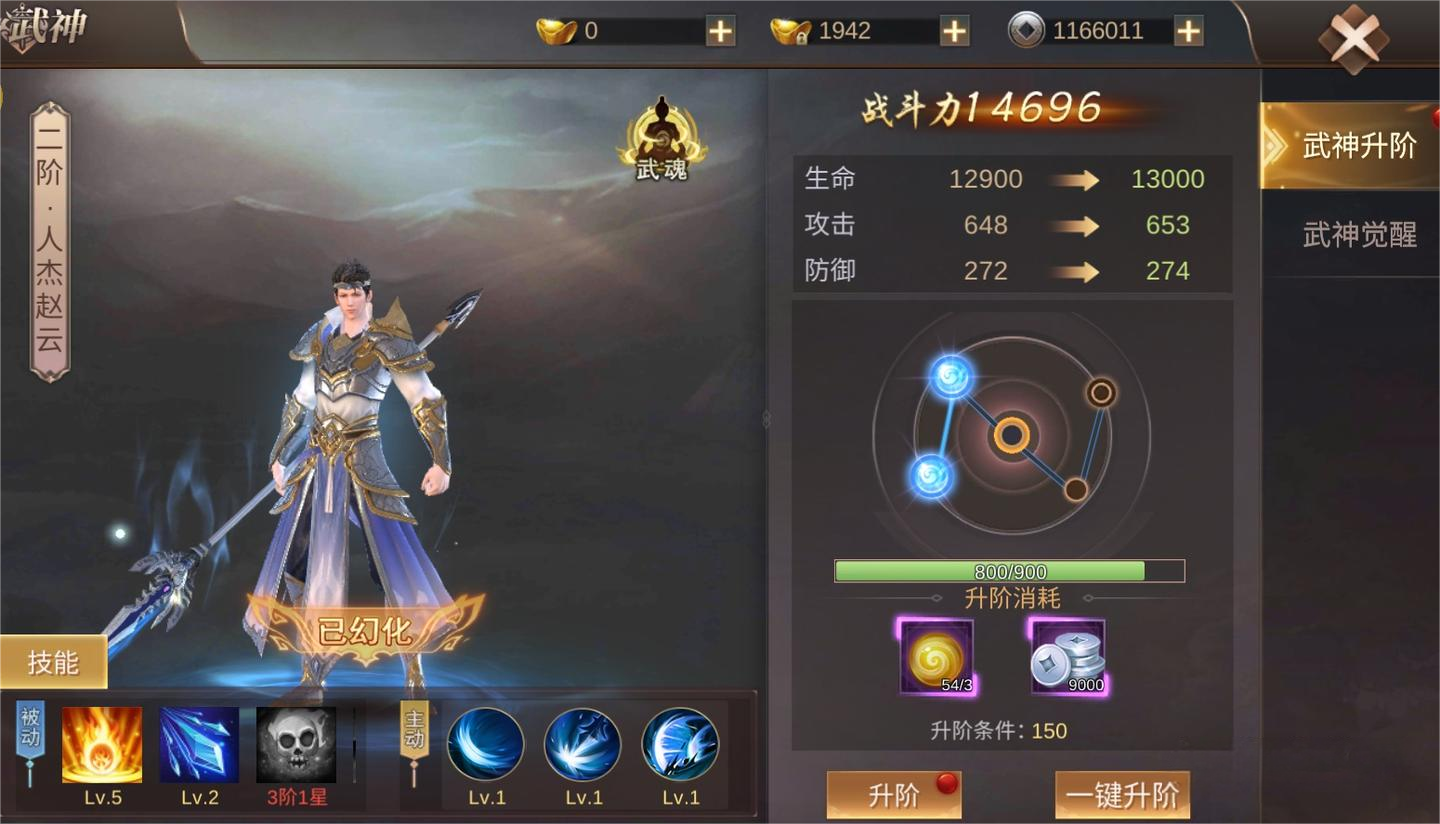Screen dimensions: 1440x824
Task: Select the spear burst active skill icon
Action: (x=582, y=745)
